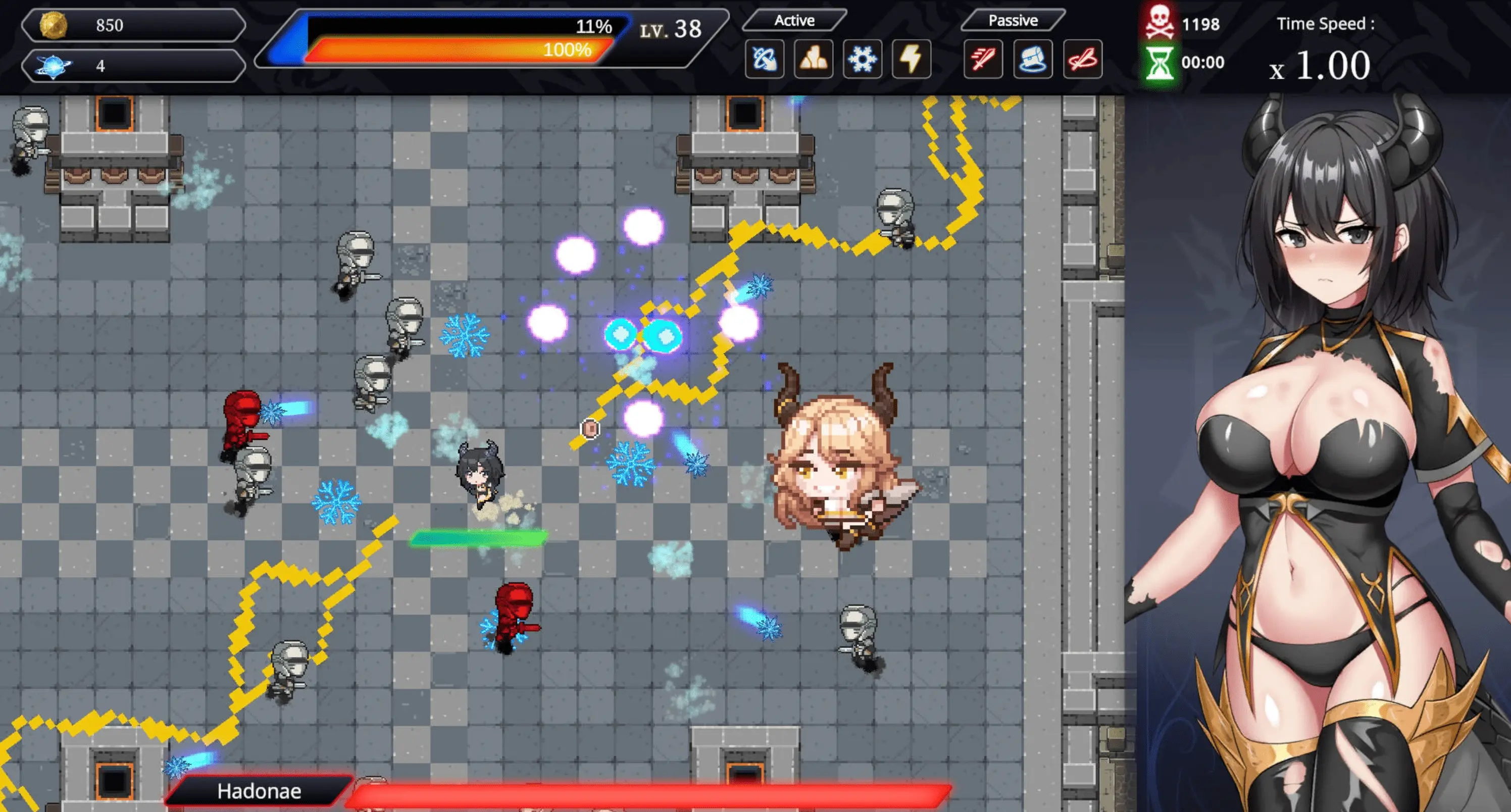The image size is (1511, 812).
Task: Select the orbiting shield active skill icon
Action: tap(764, 59)
